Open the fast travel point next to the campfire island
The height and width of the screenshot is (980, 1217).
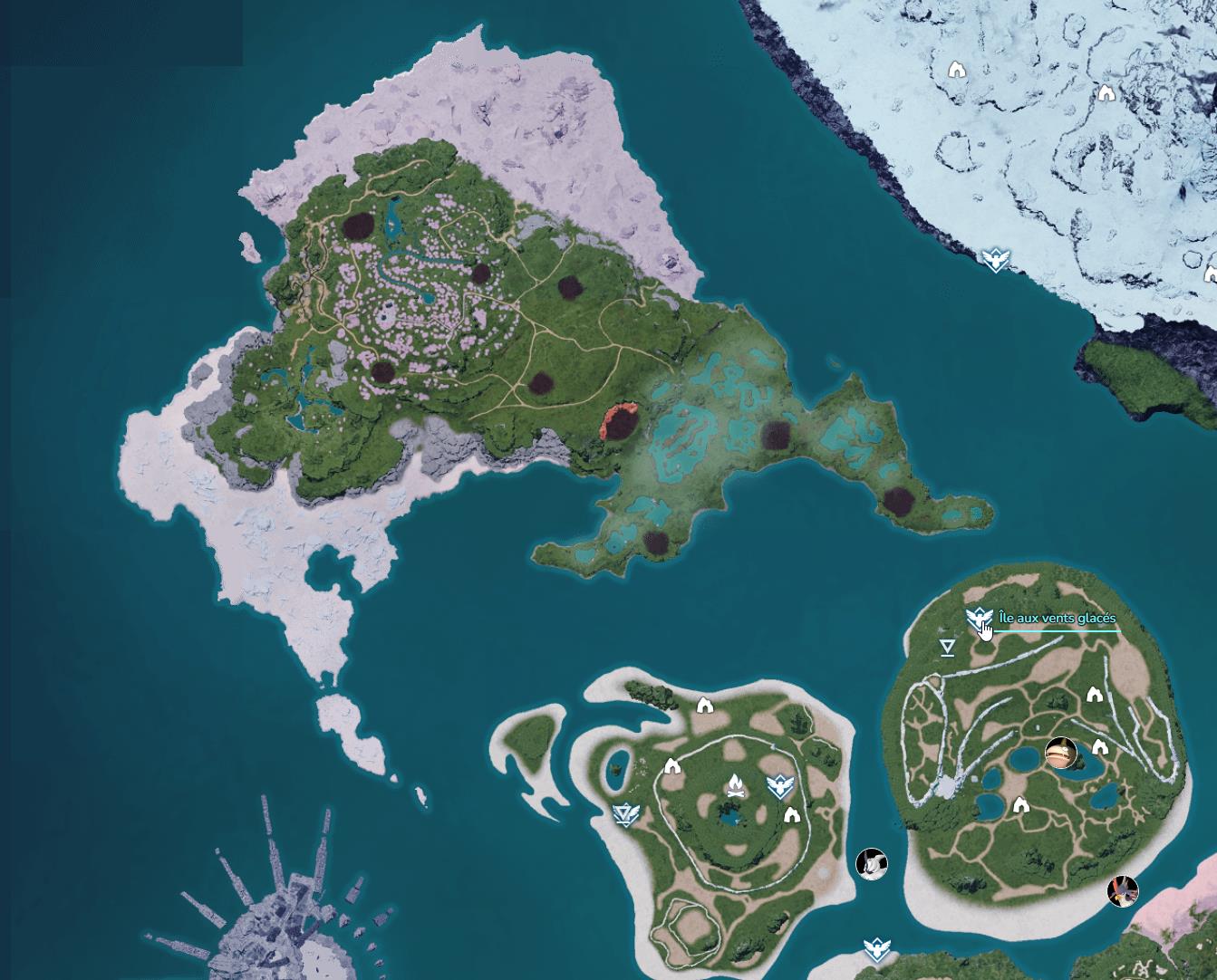pos(779,785)
